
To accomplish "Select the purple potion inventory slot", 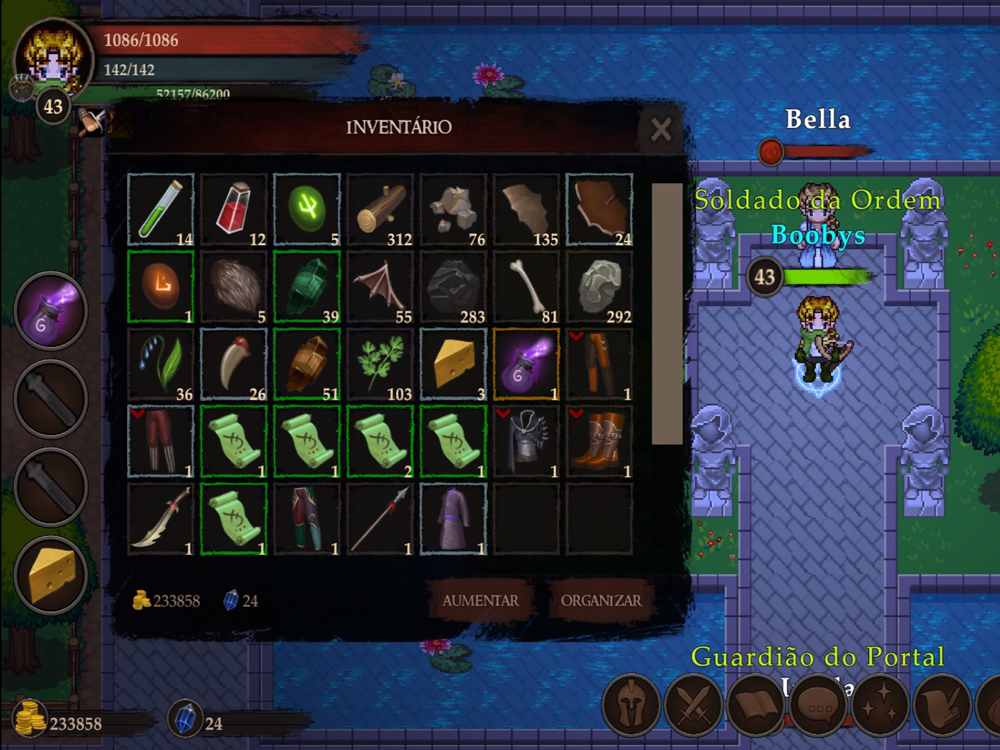I will (526, 364).
